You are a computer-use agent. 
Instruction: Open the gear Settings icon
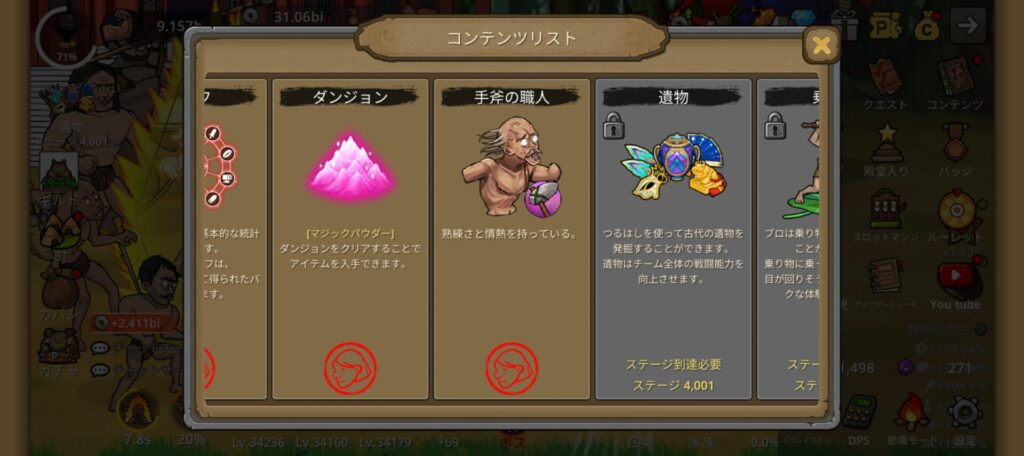coord(962,412)
